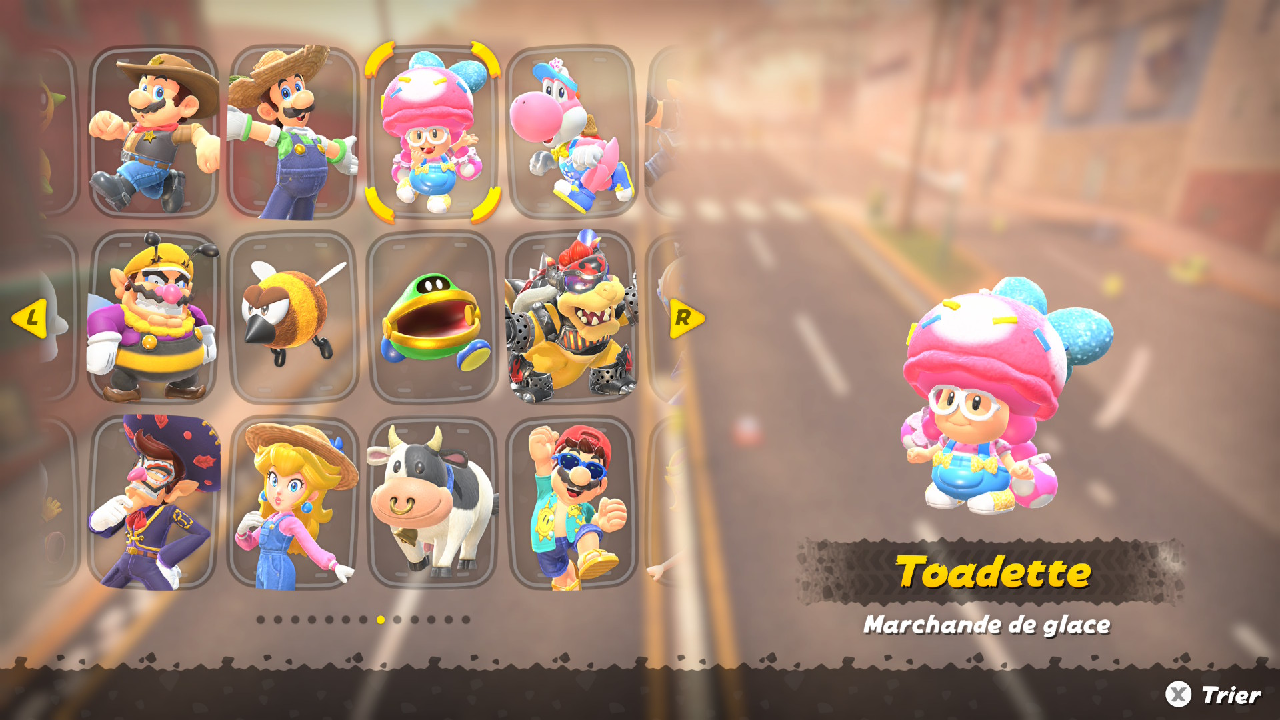Viewport: 1280px width, 720px height.
Task: Choose farmer Luigi with straw hat
Action: tap(292, 131)
